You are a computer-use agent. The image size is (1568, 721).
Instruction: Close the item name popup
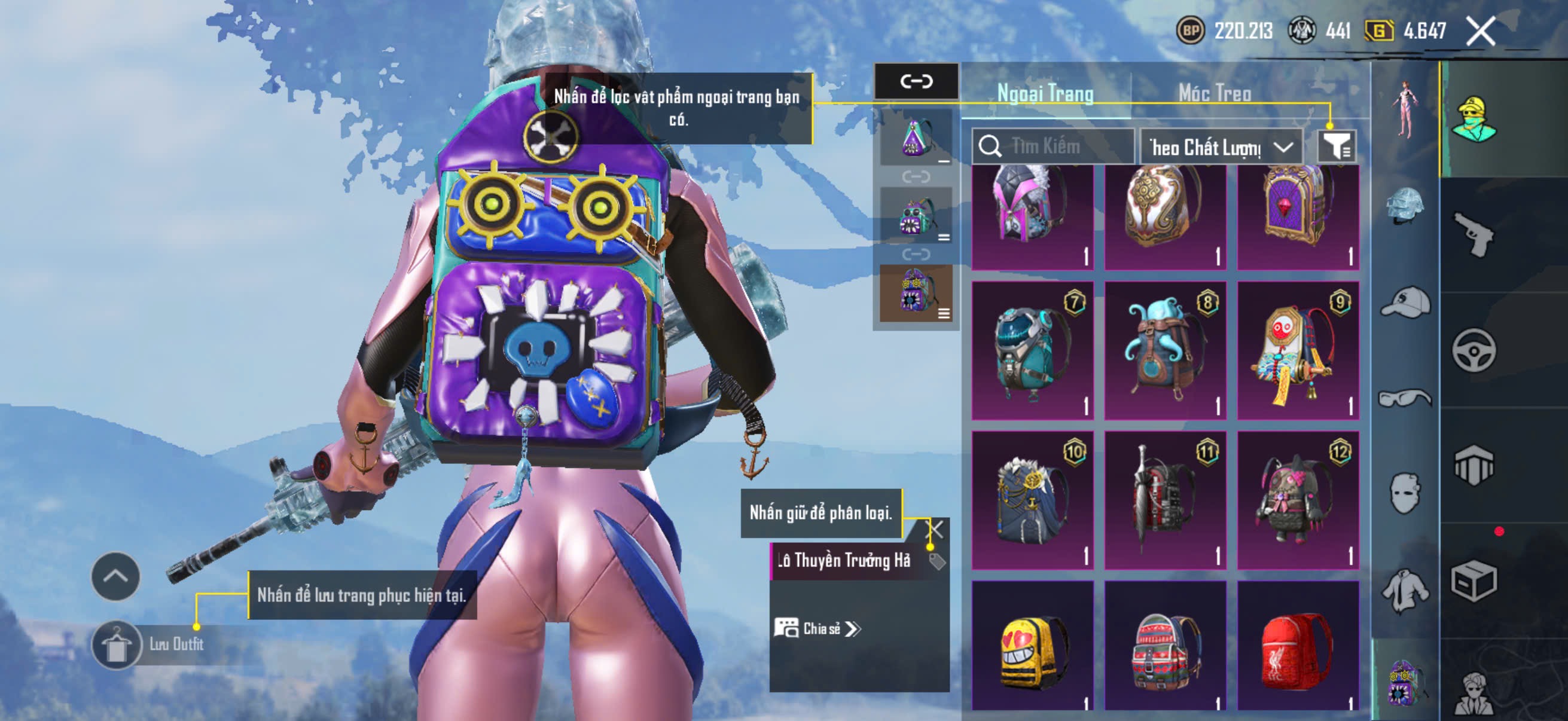tap(934, 528)
